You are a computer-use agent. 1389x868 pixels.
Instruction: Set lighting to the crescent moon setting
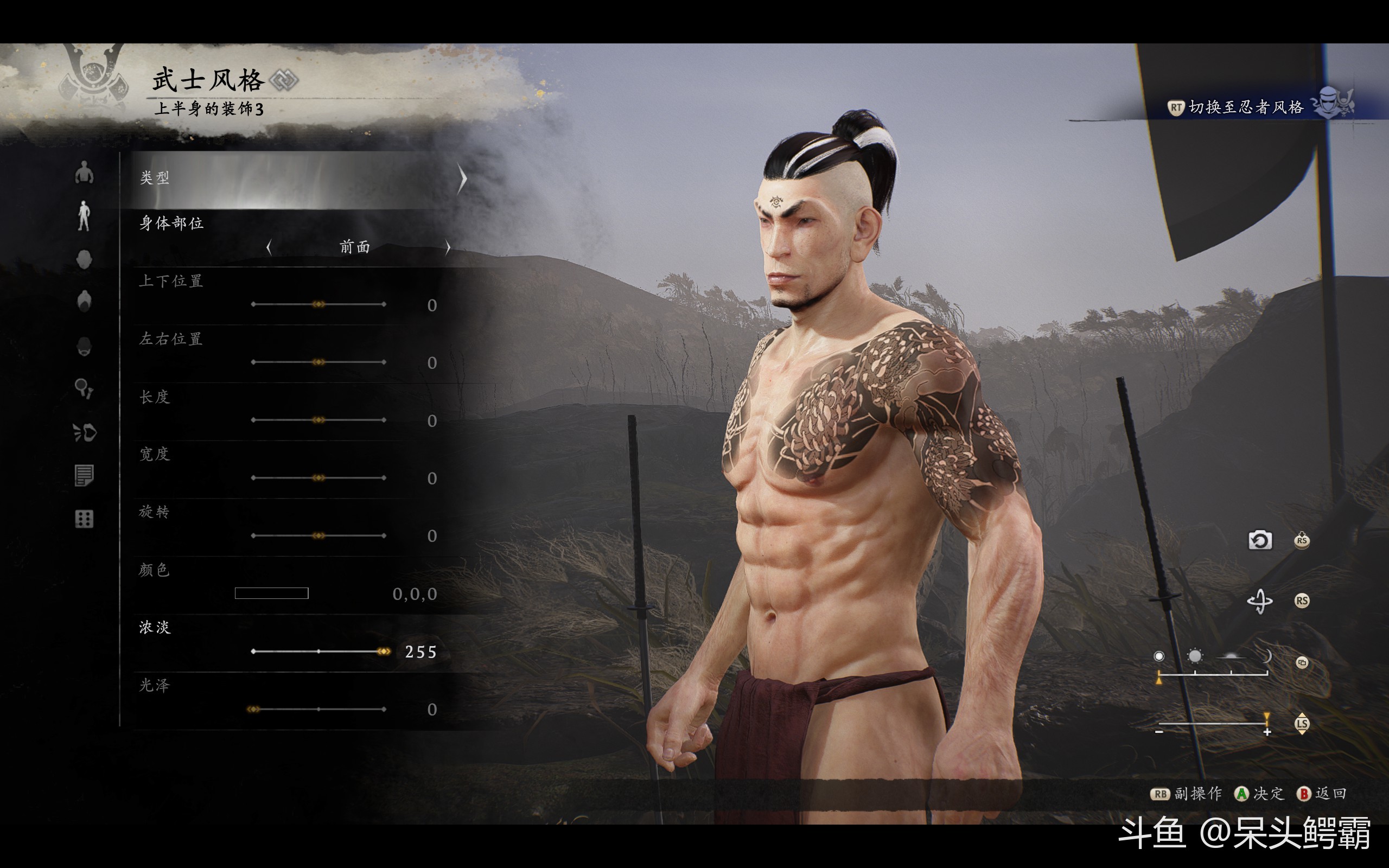(x=1266, y=656)
